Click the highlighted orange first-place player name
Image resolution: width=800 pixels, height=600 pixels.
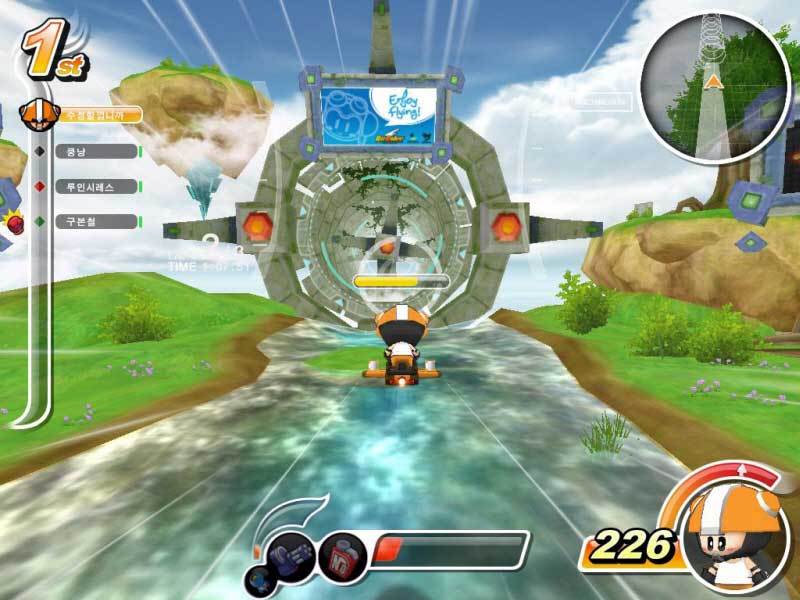(98, 116)
